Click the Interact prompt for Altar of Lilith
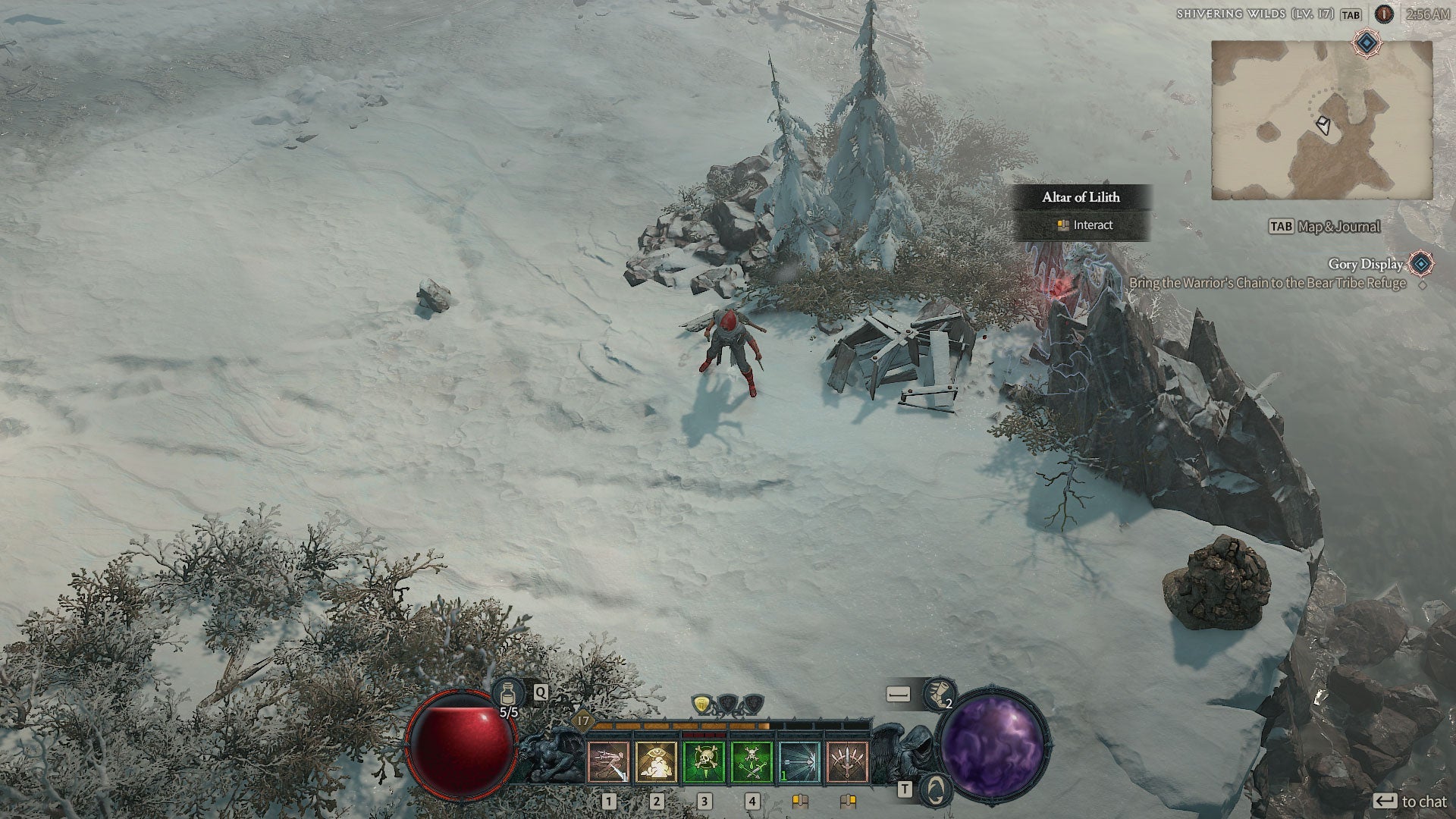The height and width of the screenshot is (819, 1456). pos(1083,225)
